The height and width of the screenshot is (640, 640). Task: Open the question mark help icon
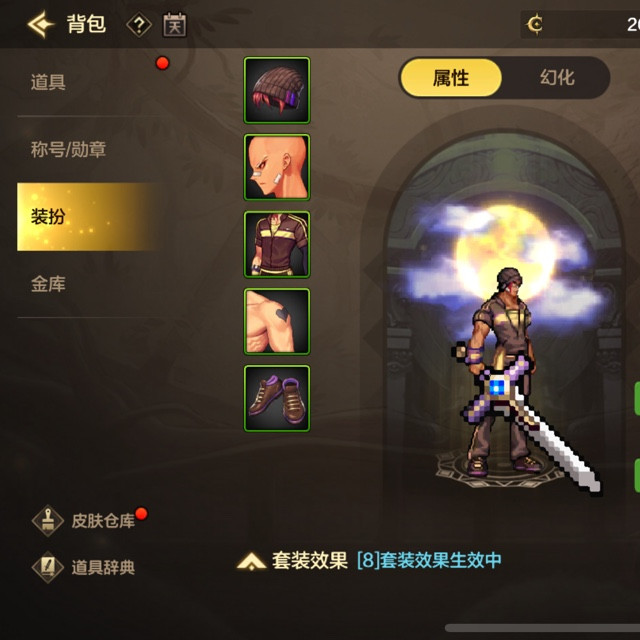(x=138, y=24)
